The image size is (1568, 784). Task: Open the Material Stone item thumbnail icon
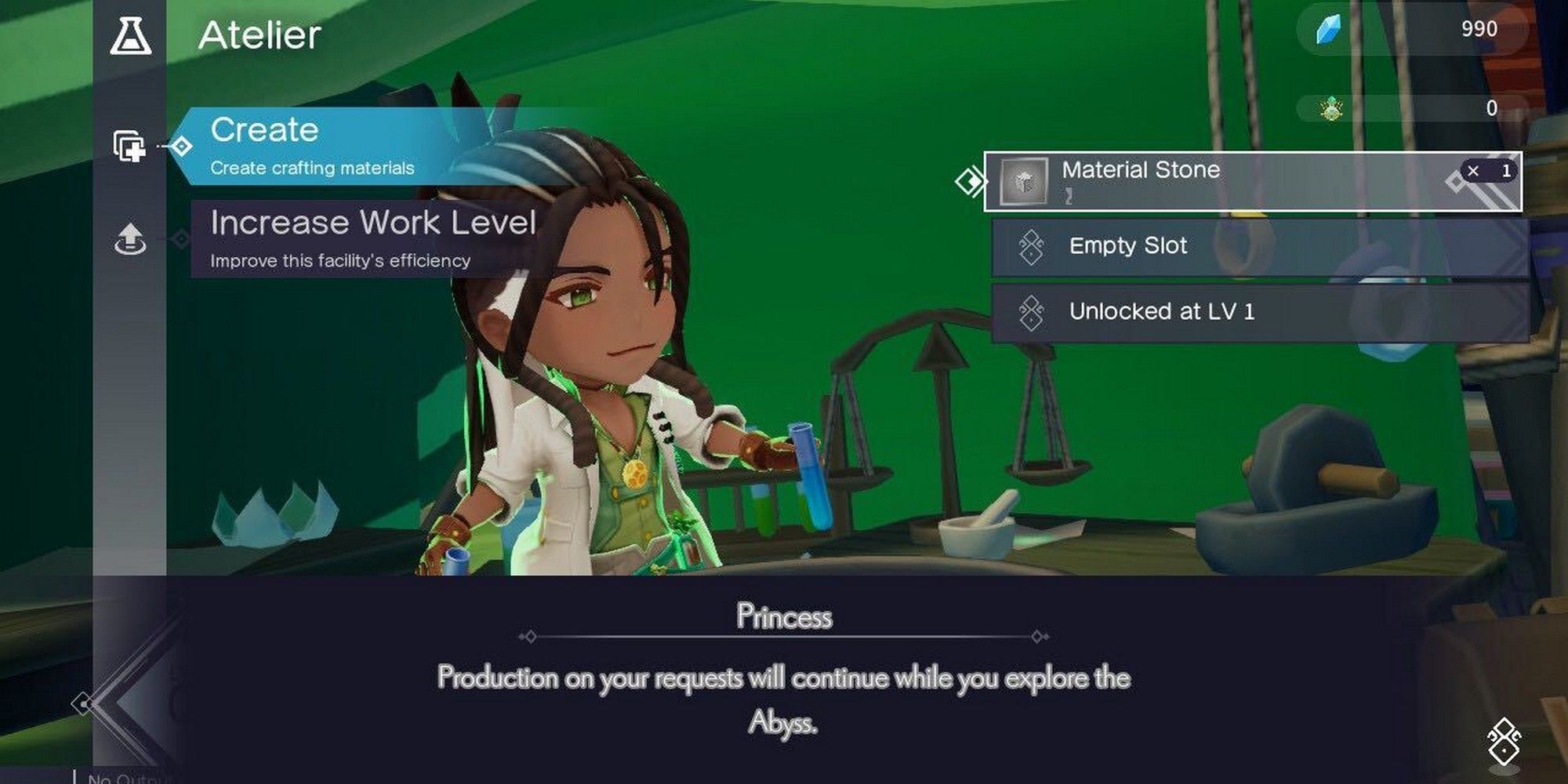pos(1025,182)
